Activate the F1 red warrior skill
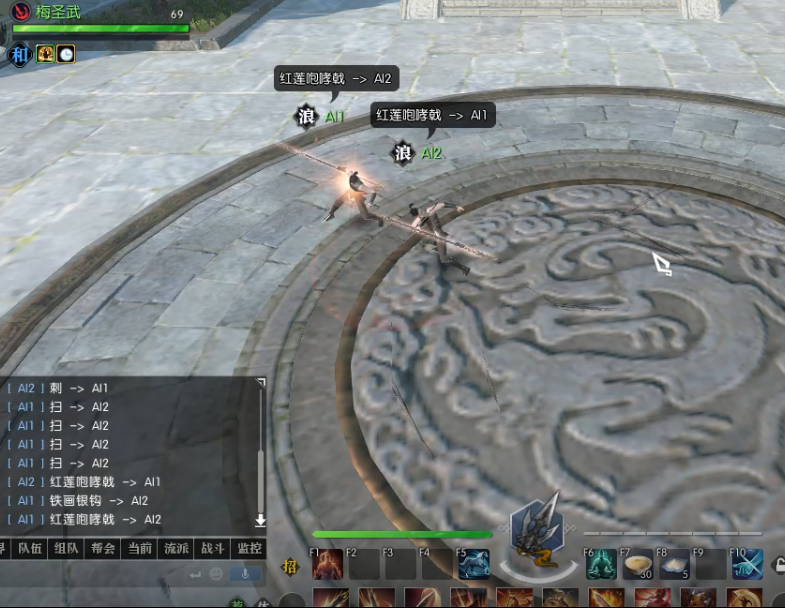This screenshot has height=608, width=785. pos(328,565)
